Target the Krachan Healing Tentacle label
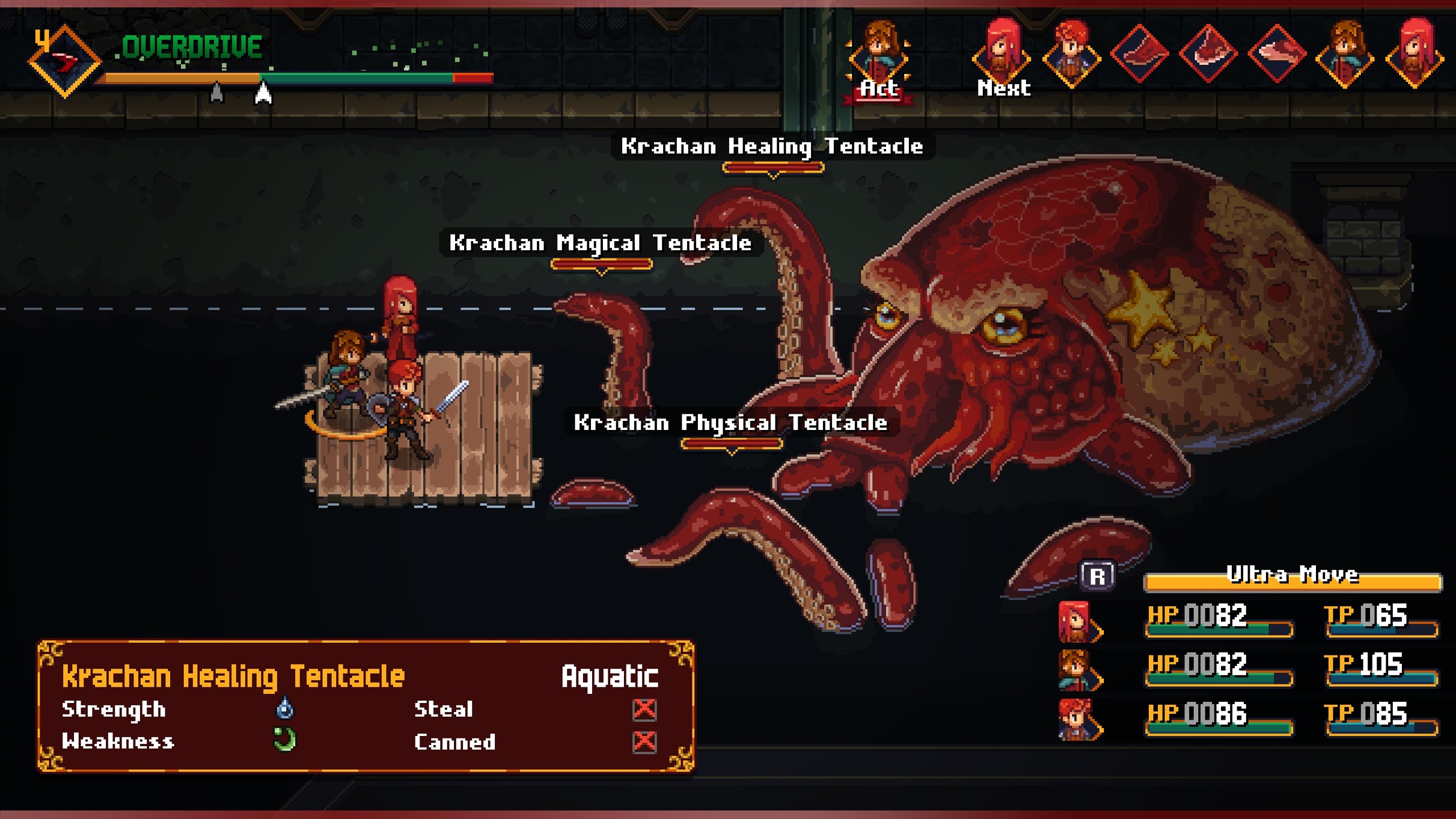The height and width of the screenshot is (819, 1456). pyautogui.click(x=772, y=147)
